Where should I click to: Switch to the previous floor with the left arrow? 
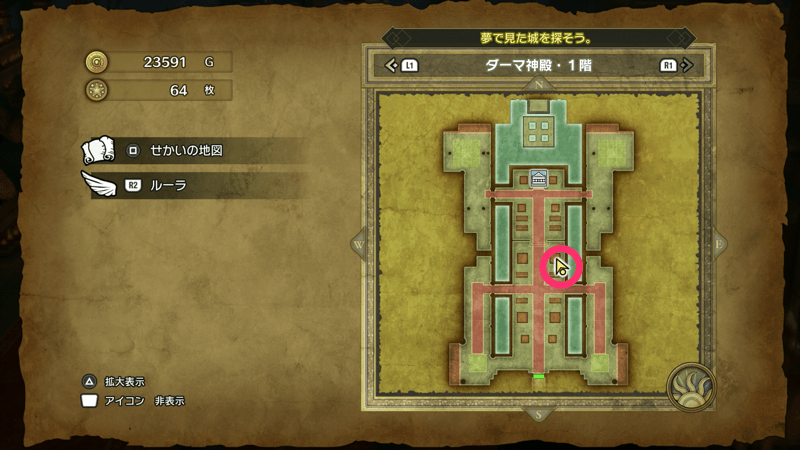(392, 66)
